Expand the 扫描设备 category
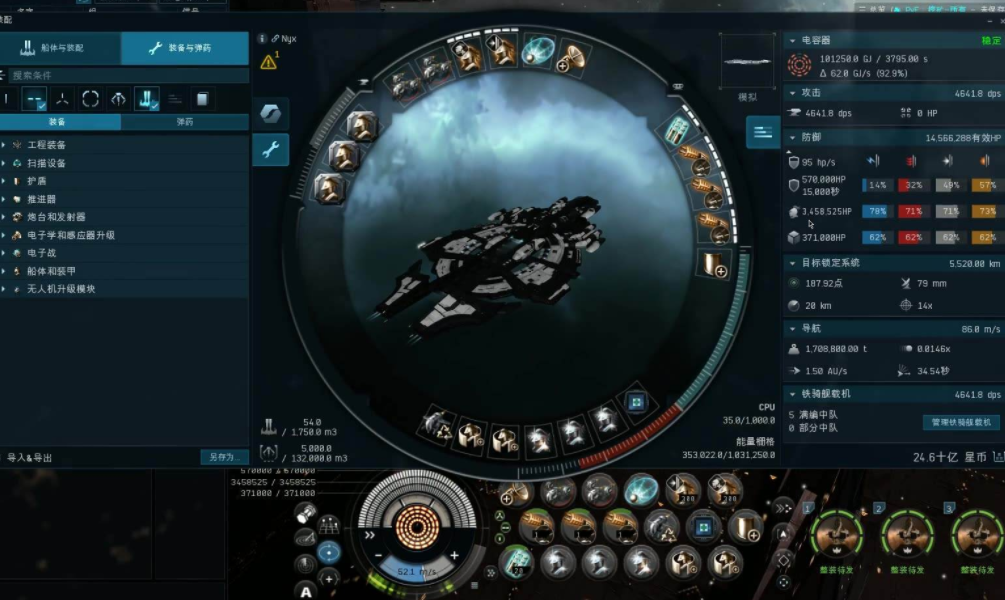This screenshot has width=1005, height=600. [46, 163]
